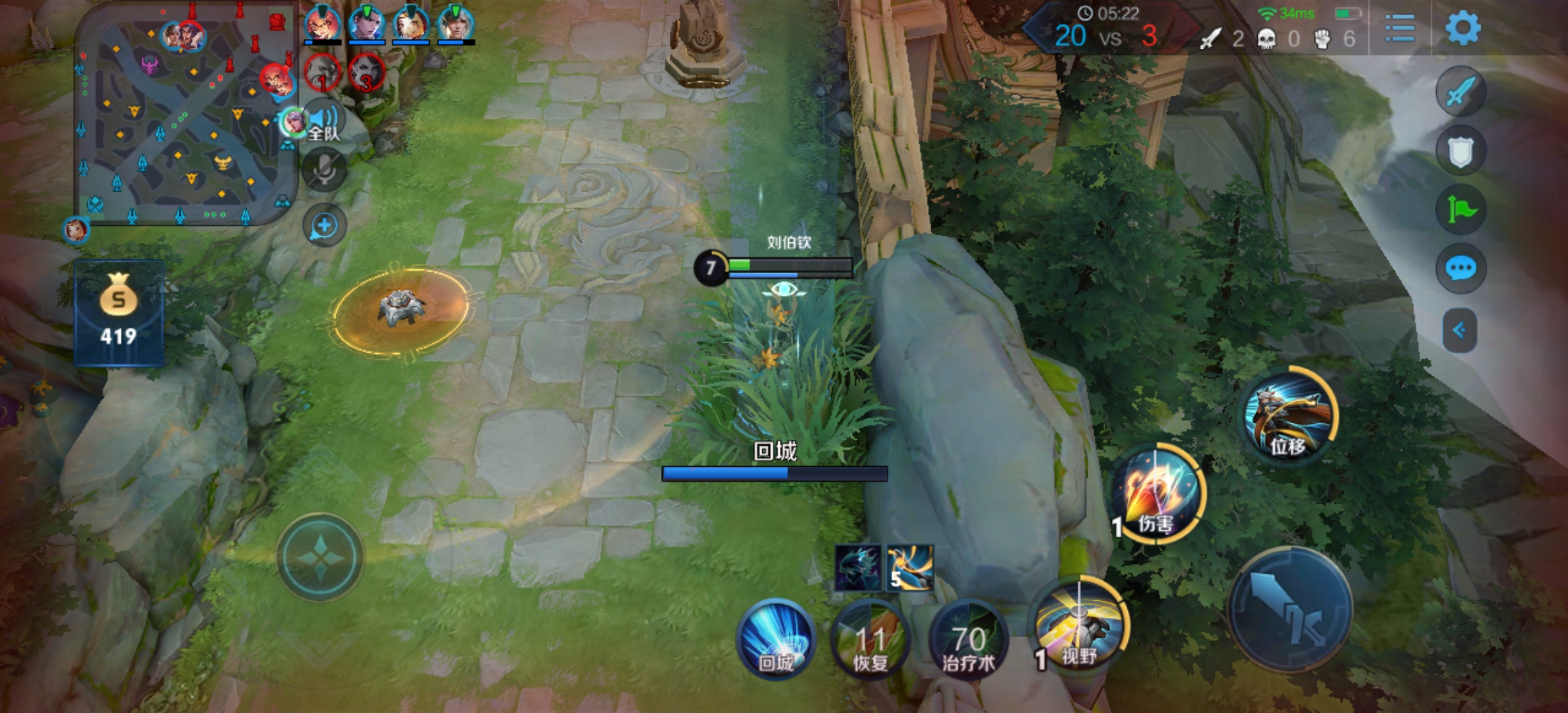Image resolution: width=1568 pixels, height=713 pixels.
Task: Toggle the 全队 team voice speaker
Action: [323, 122]
